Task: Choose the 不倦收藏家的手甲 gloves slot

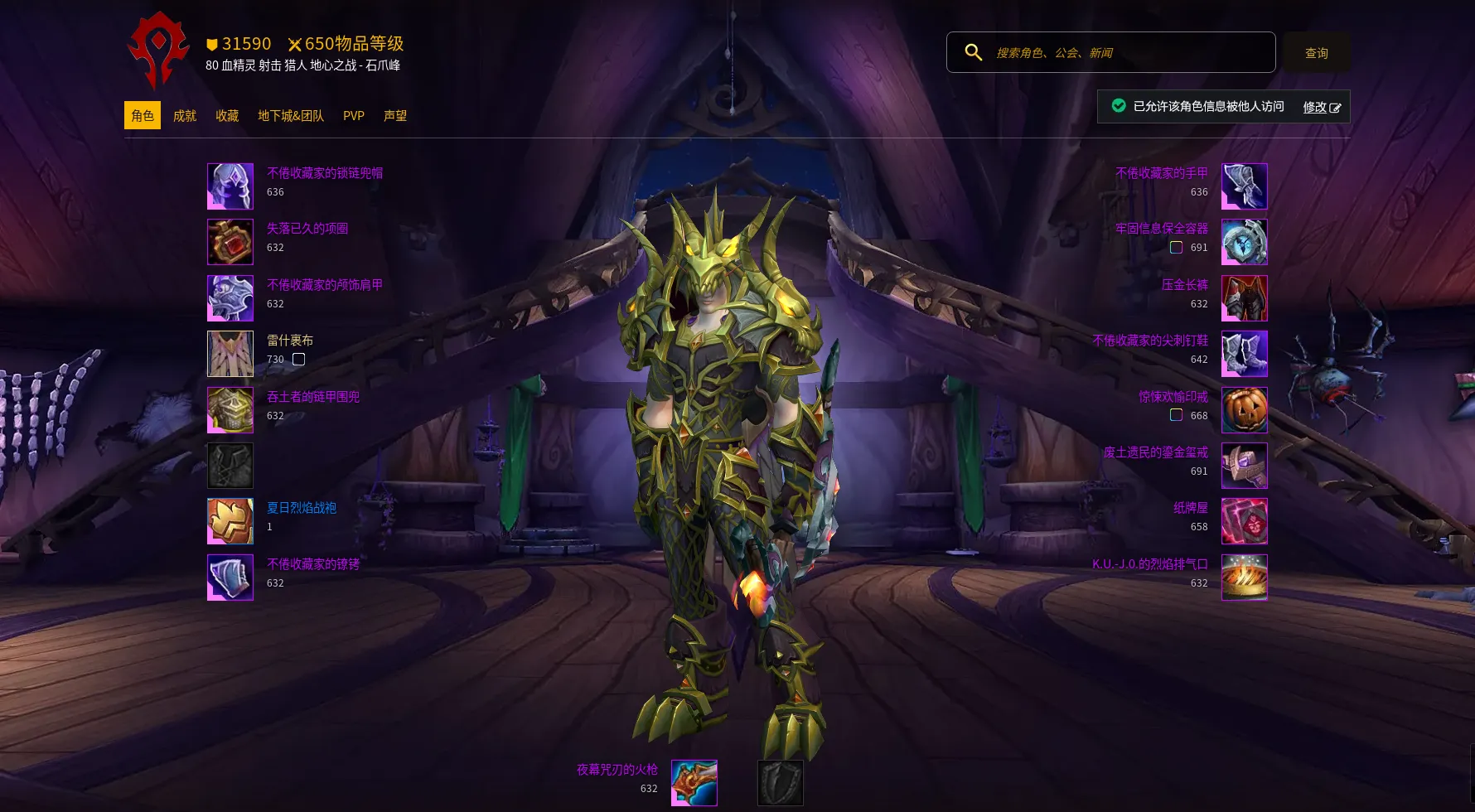Action: pyautogui.click(x=1244, y=186)
